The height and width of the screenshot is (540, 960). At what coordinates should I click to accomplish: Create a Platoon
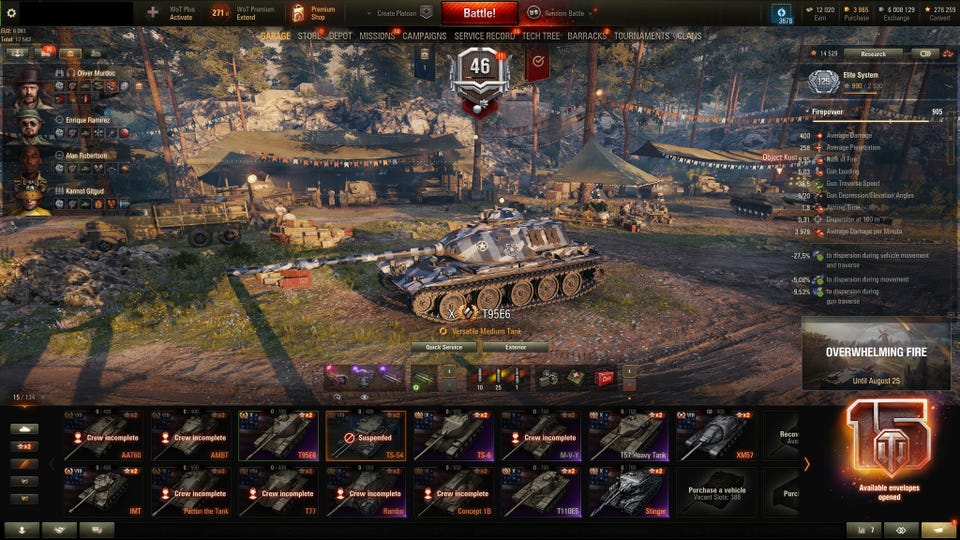[405, 13]
